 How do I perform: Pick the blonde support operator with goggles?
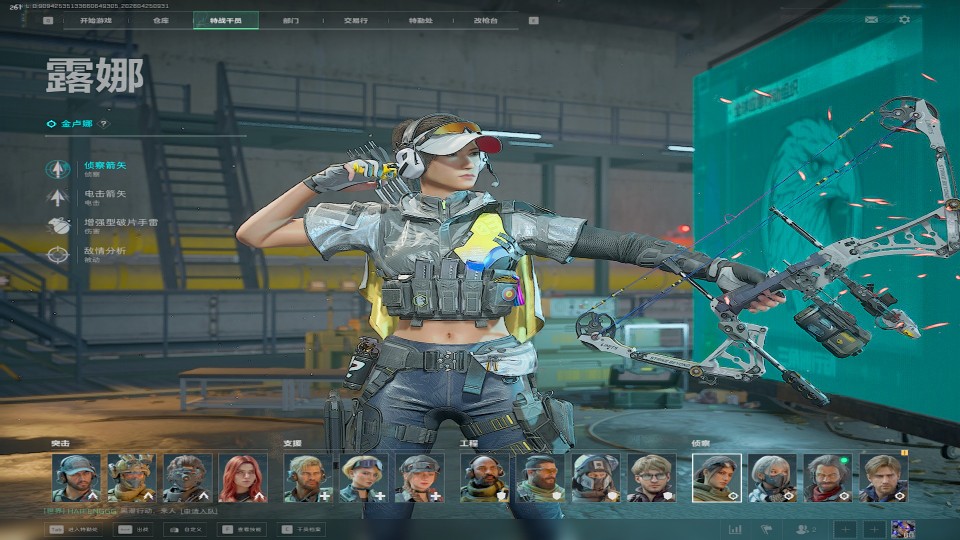pos(363,478)
